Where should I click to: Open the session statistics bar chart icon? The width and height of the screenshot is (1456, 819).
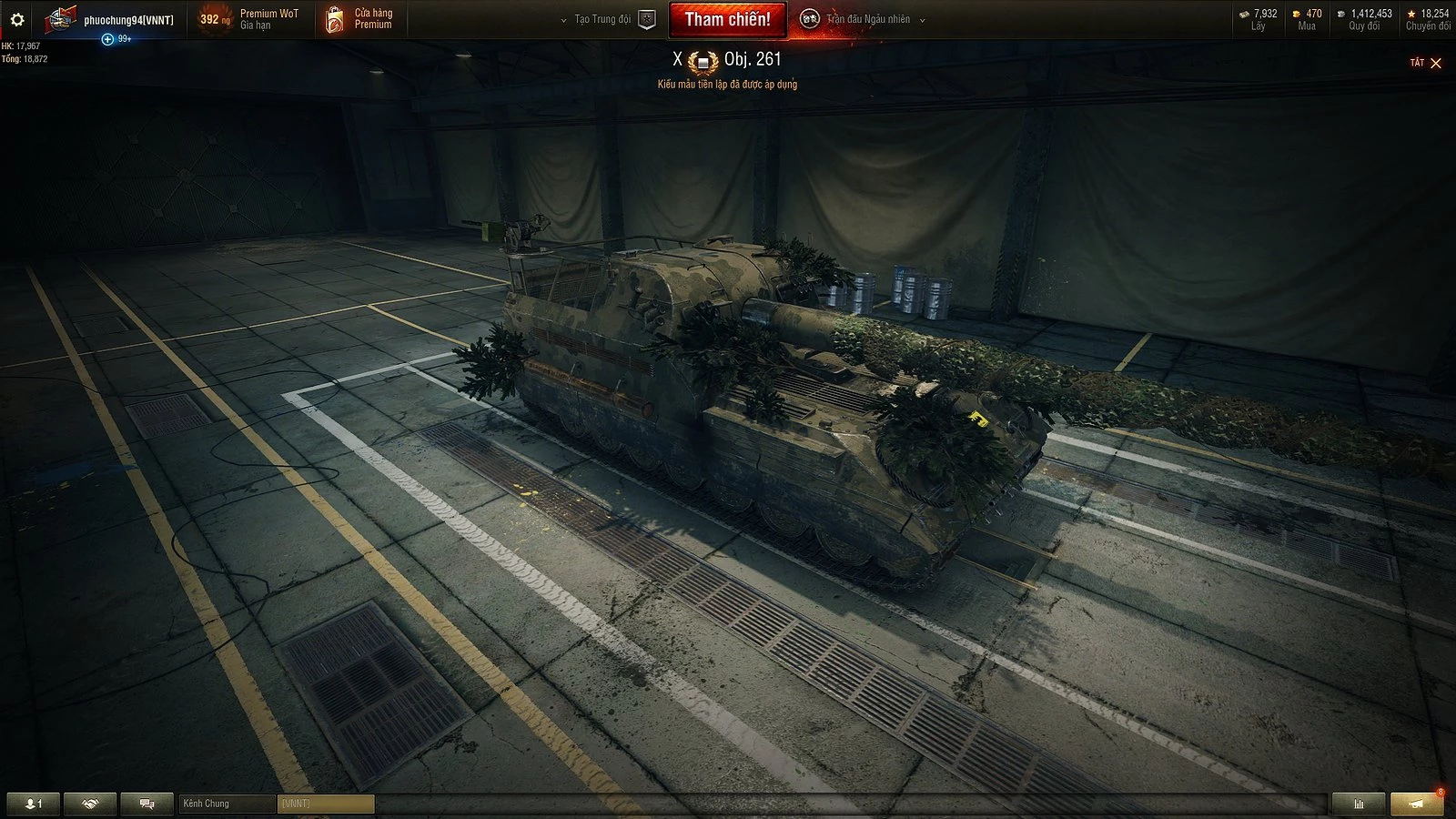tap(1359, 804)
